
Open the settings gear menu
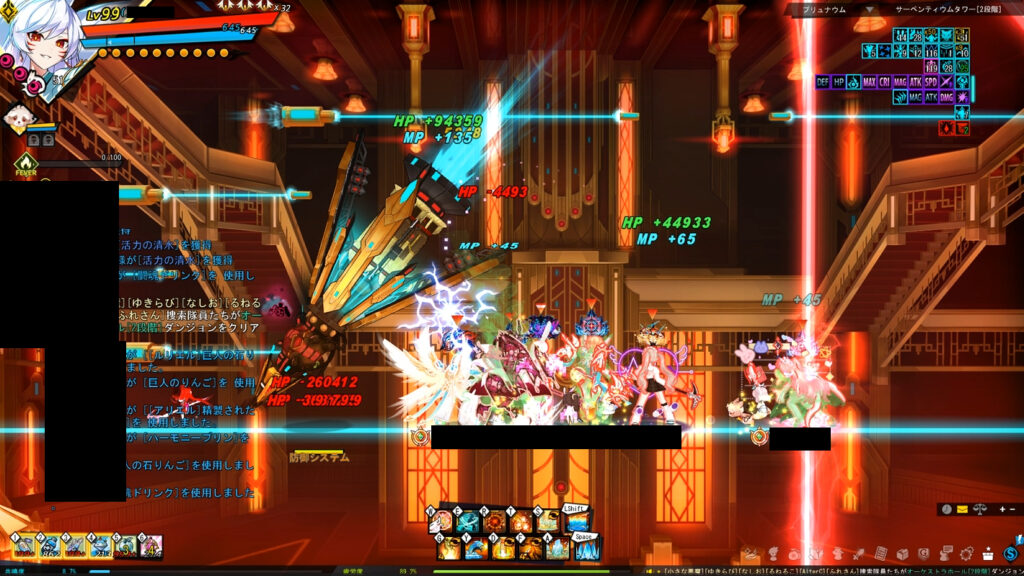966,553
